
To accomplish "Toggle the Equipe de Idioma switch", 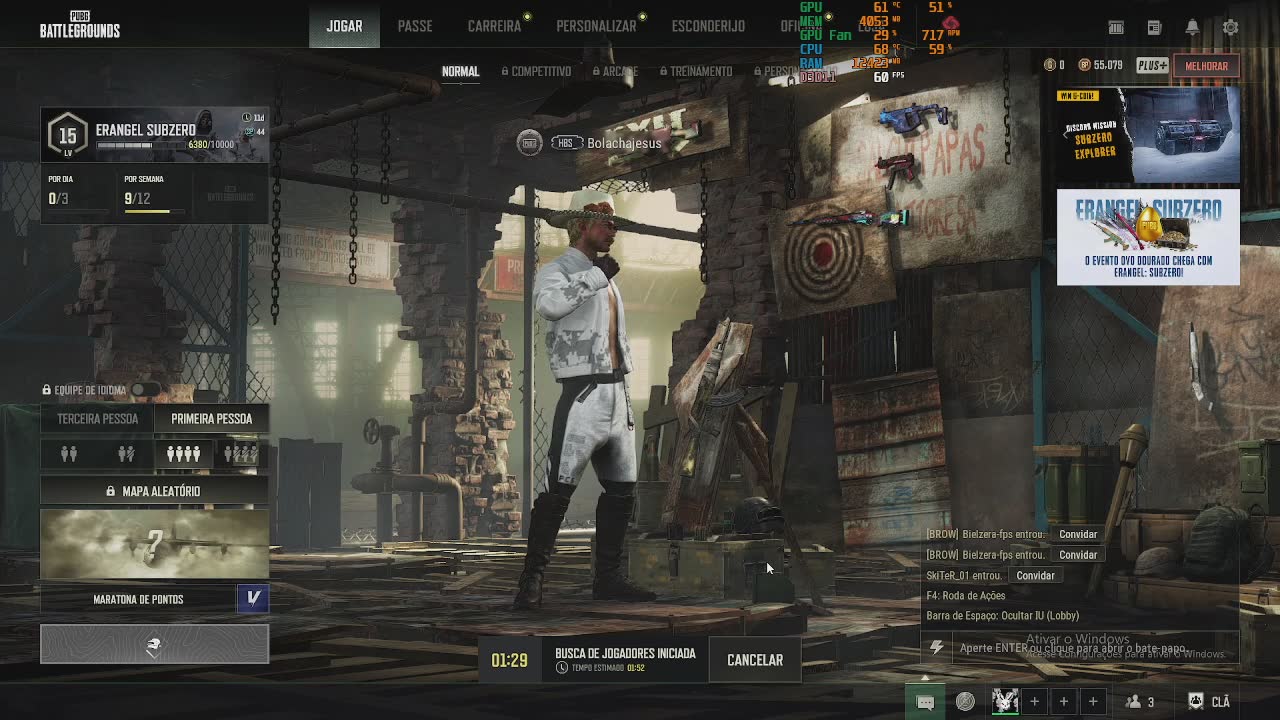I will point(145,390).
